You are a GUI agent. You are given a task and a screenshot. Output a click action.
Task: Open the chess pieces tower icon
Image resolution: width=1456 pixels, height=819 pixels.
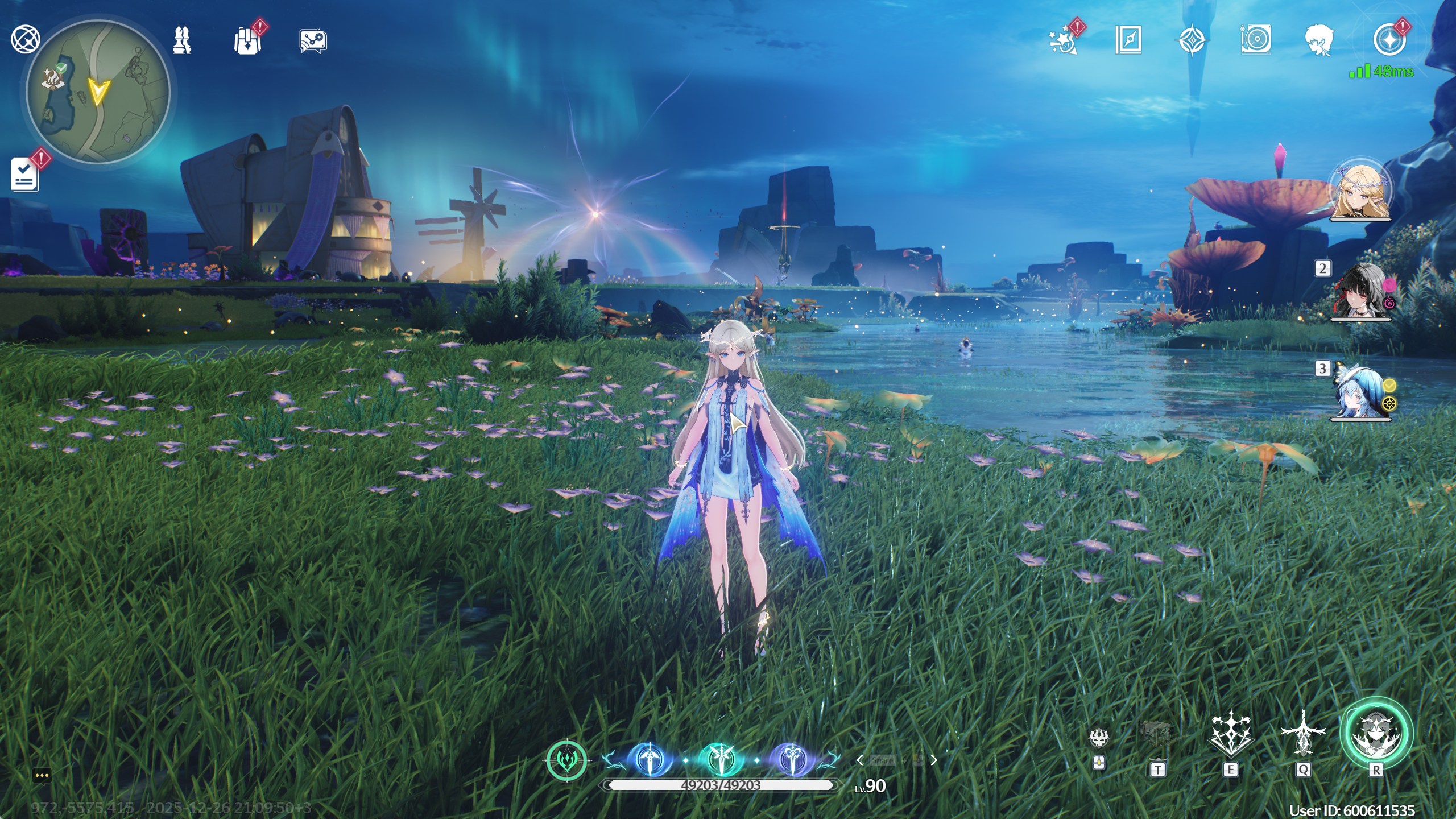(x=182, y=40)
